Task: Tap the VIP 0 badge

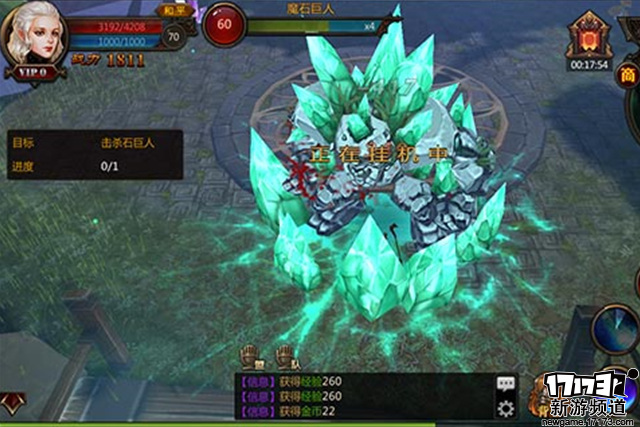Action: 36,73
